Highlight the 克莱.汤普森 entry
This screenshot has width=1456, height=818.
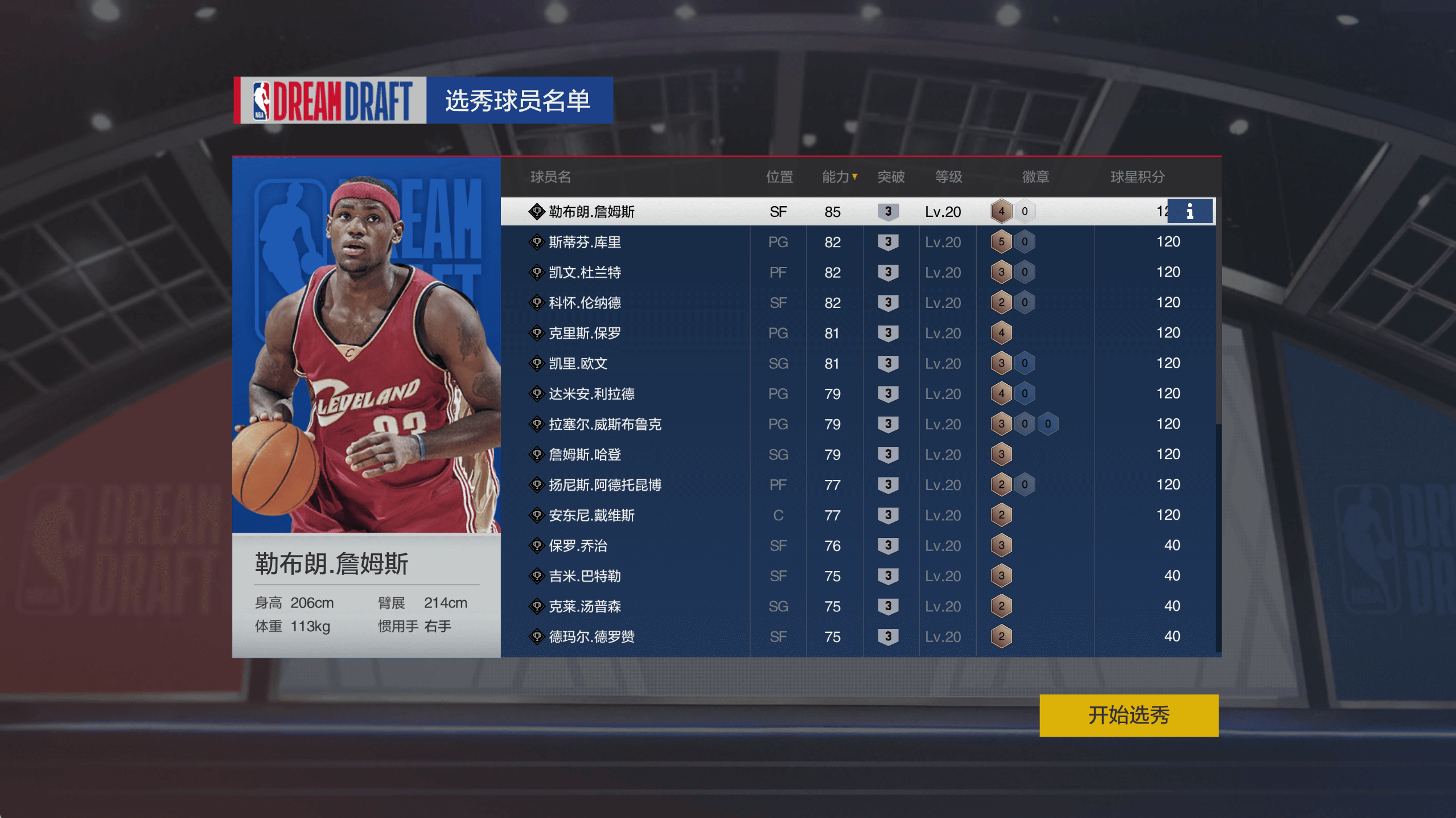(585, 607)
